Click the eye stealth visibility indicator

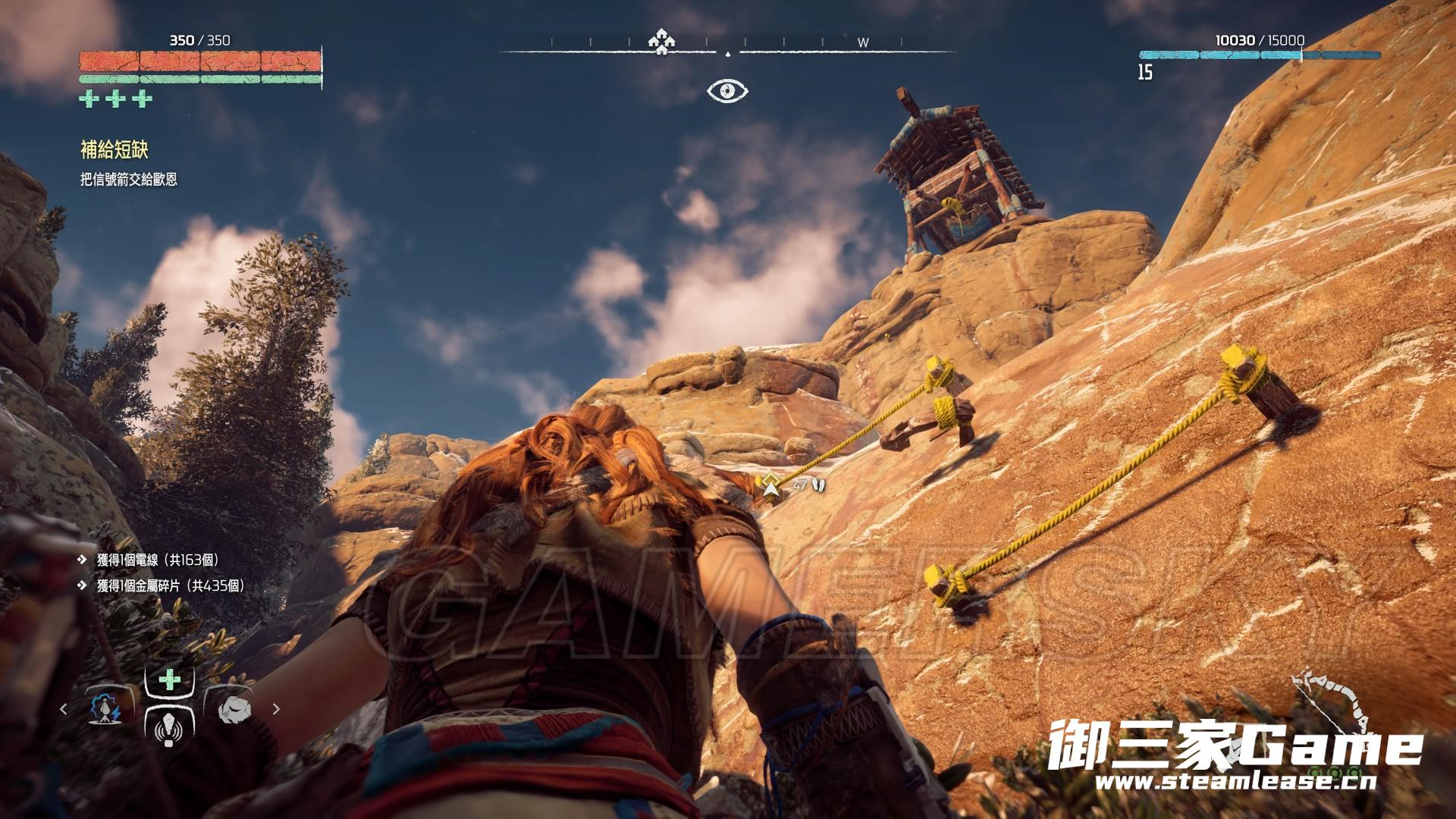[x=727, y=91]
